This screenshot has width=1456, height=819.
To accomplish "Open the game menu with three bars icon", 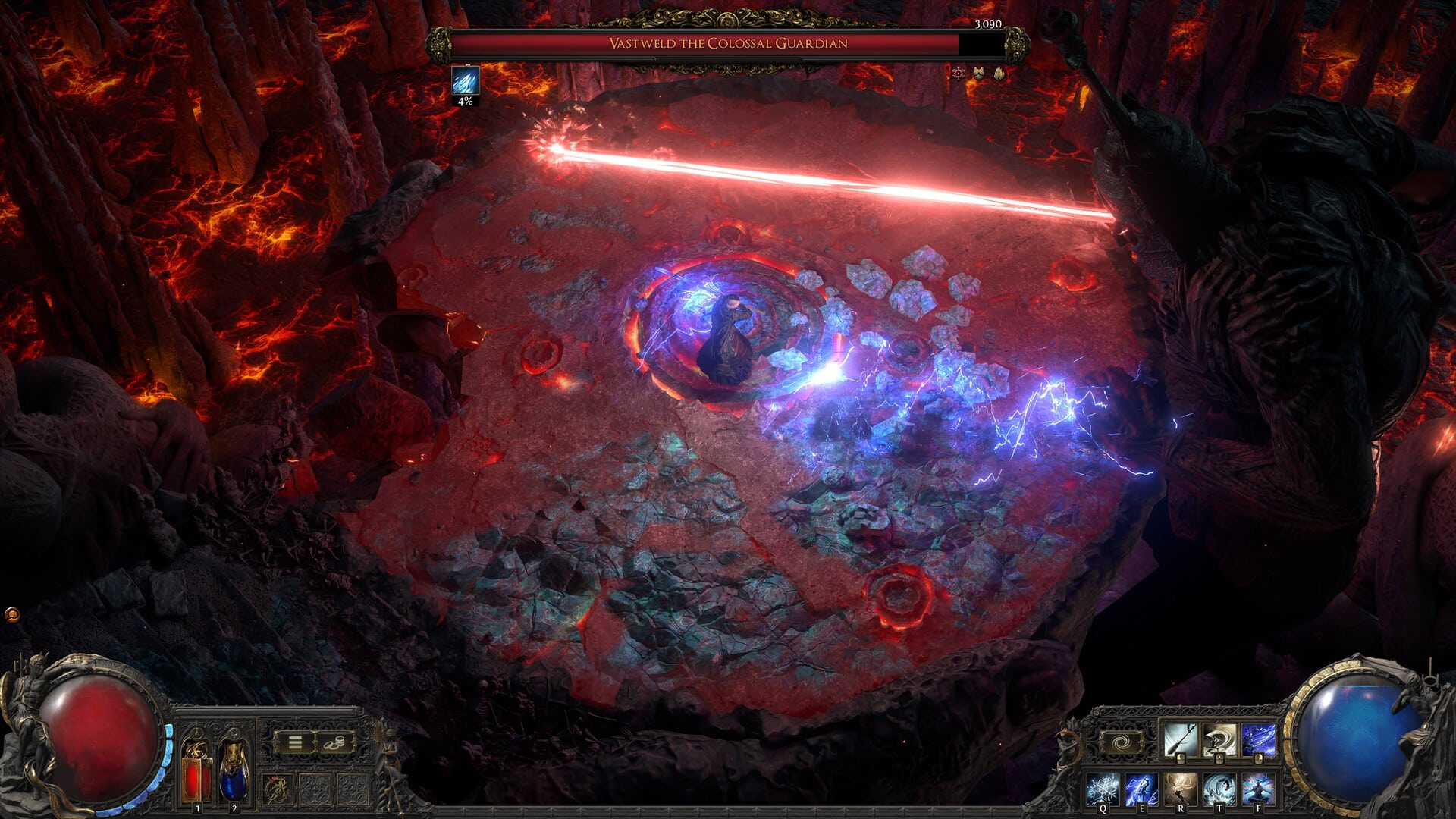I will click(295, 742).
